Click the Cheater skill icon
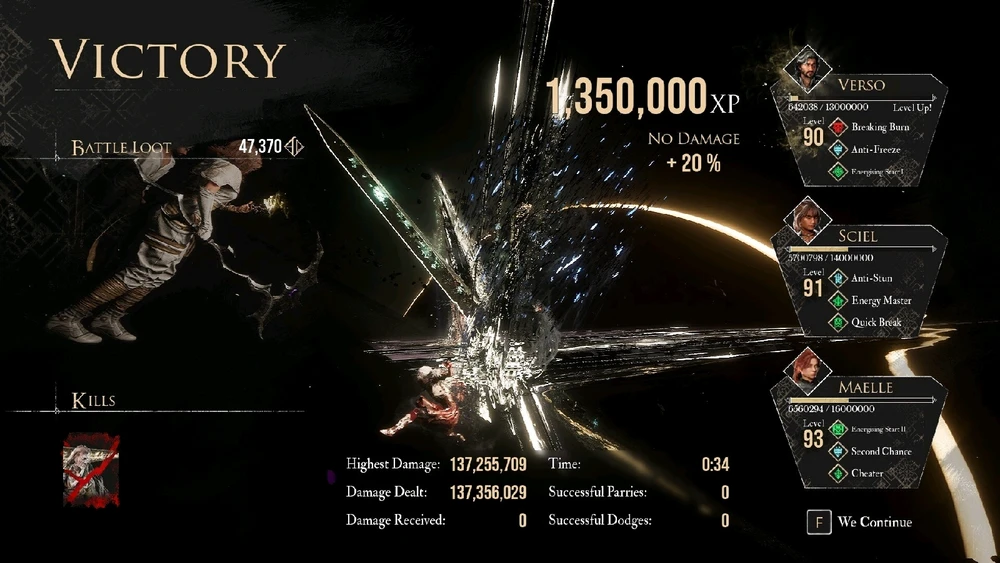The width and height of the screenshot is (1000, 563). (x=837, y=473)
